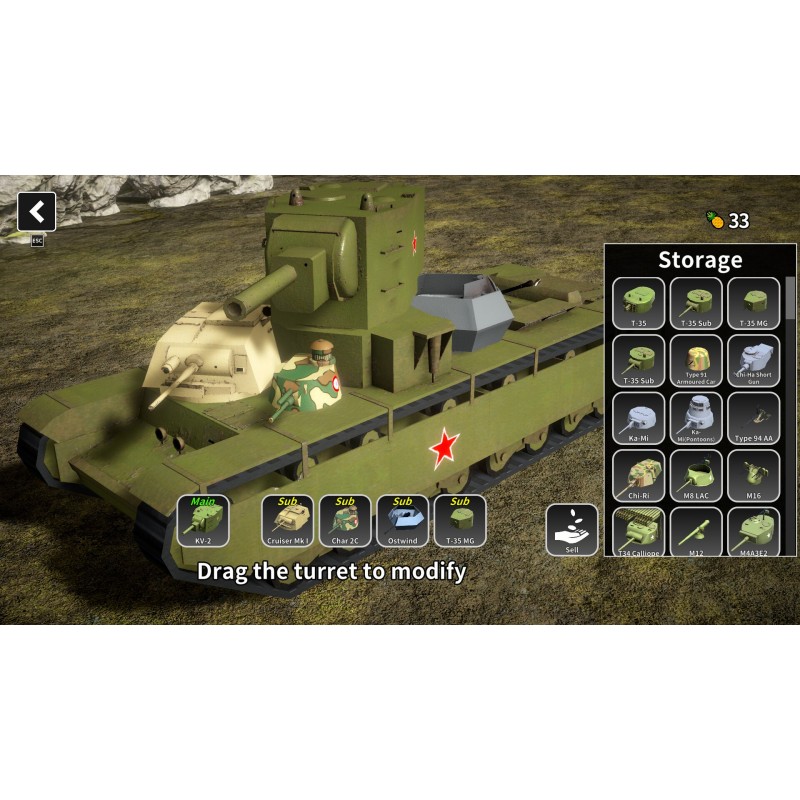The image size is (800, 800).
Task: Select Type 91 Armoured Car in storage
Action: point(696,361)
